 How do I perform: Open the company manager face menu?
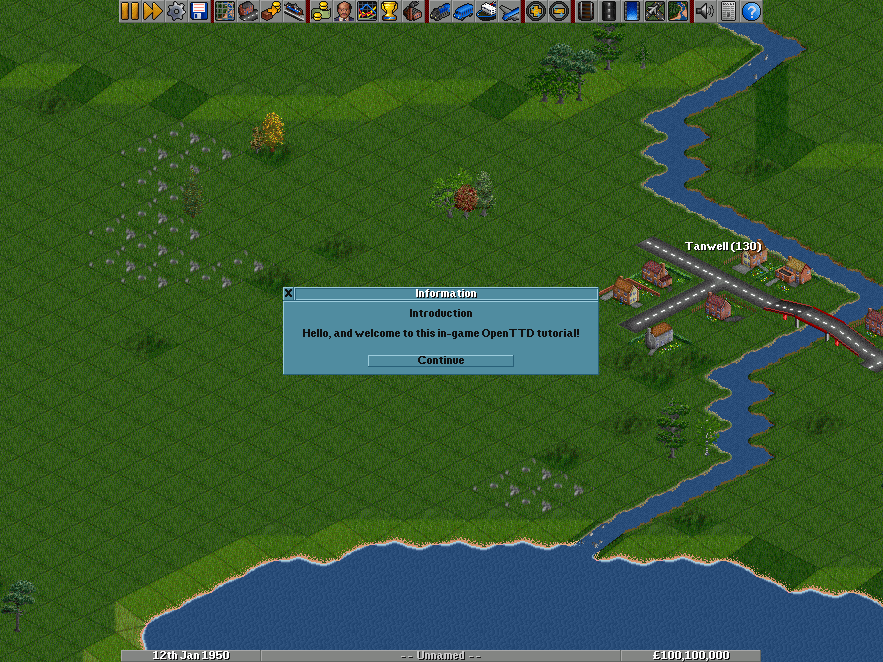[x=344, y=11]
